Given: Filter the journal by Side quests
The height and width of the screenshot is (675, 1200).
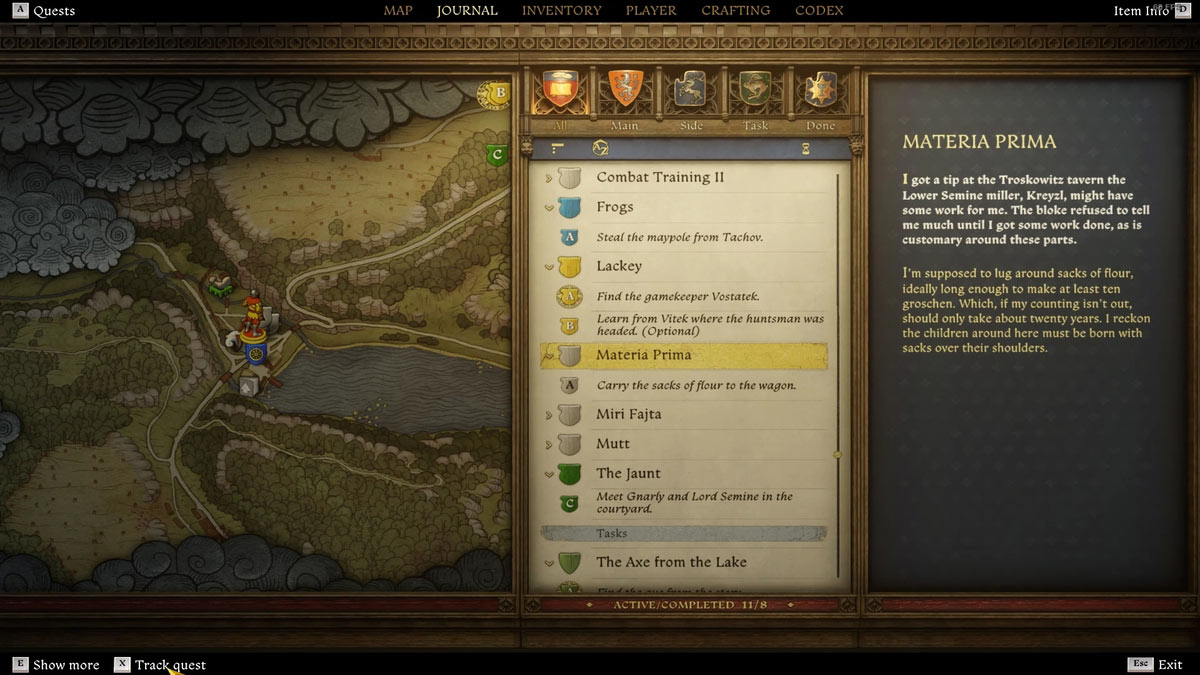Looking at the screenshot, I should coord(690,92).
